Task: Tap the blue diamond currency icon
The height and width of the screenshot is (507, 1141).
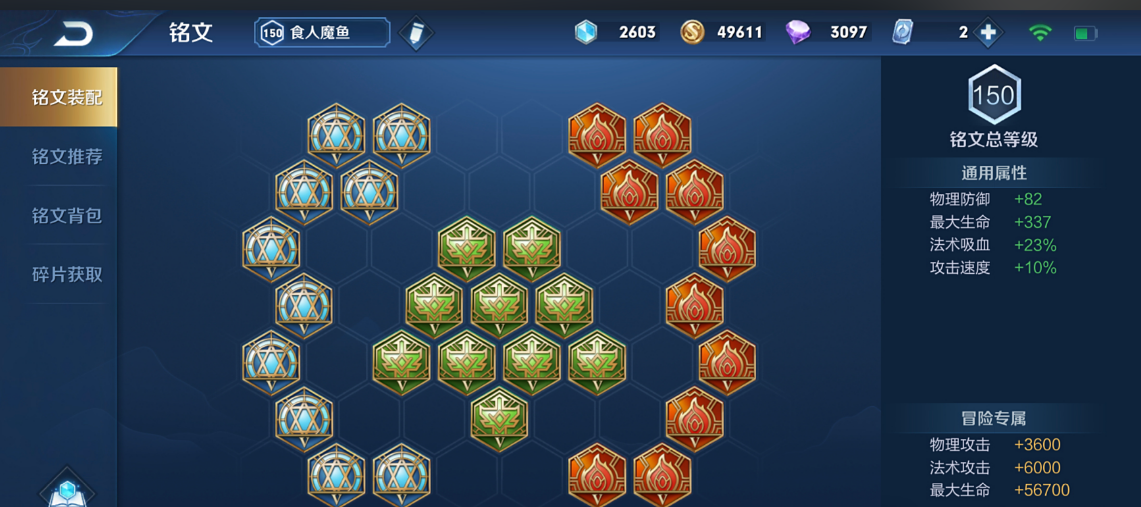Action: pos(586,33)
